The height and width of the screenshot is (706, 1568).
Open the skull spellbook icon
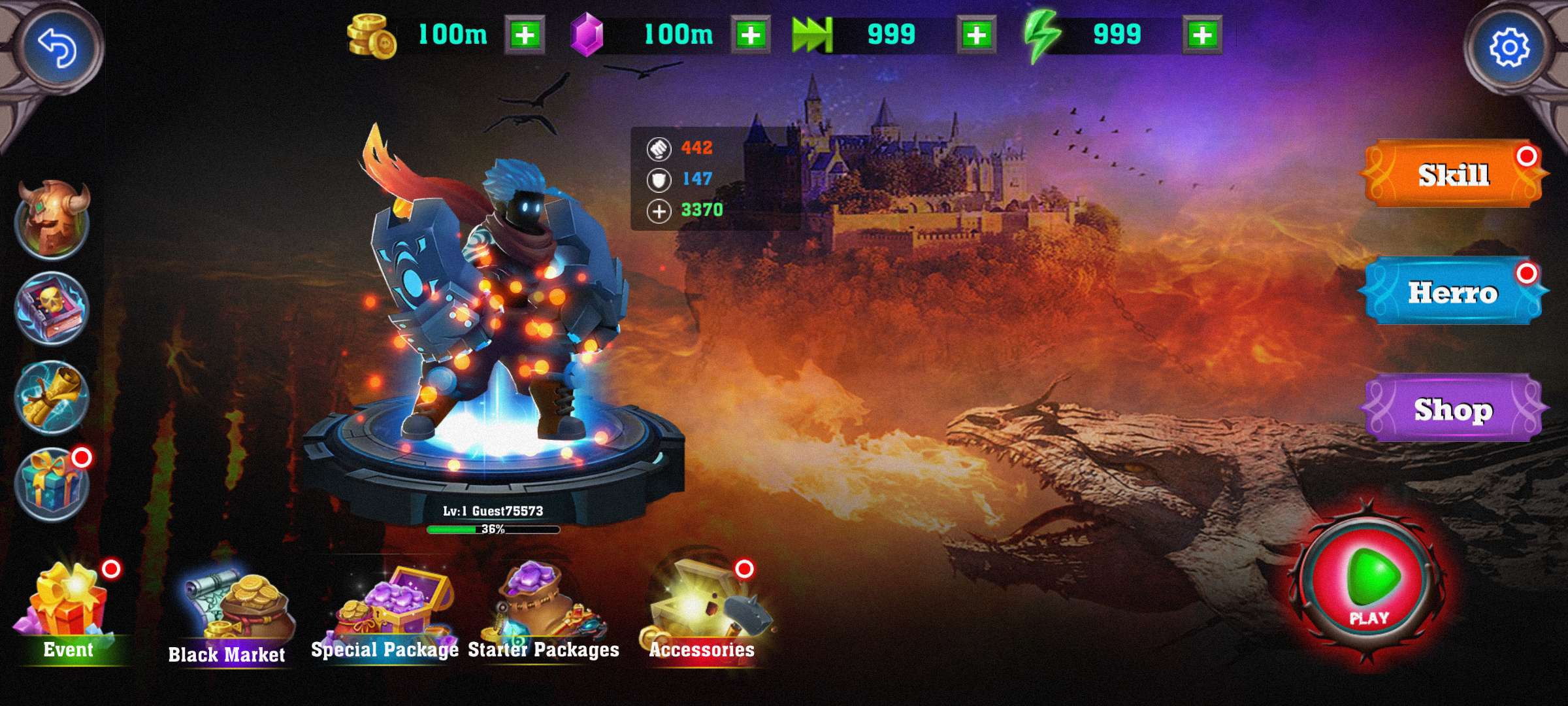click(x=52, y=307)
